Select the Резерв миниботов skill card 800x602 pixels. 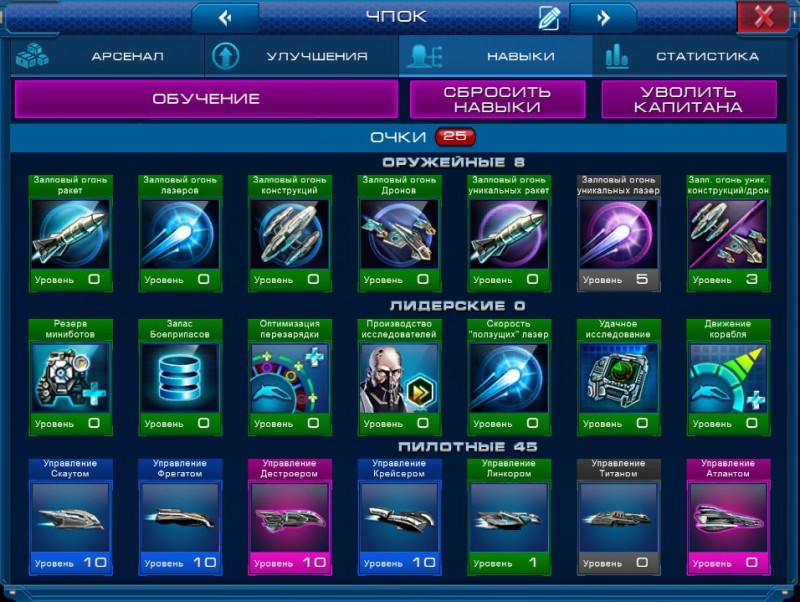(71, 377)
